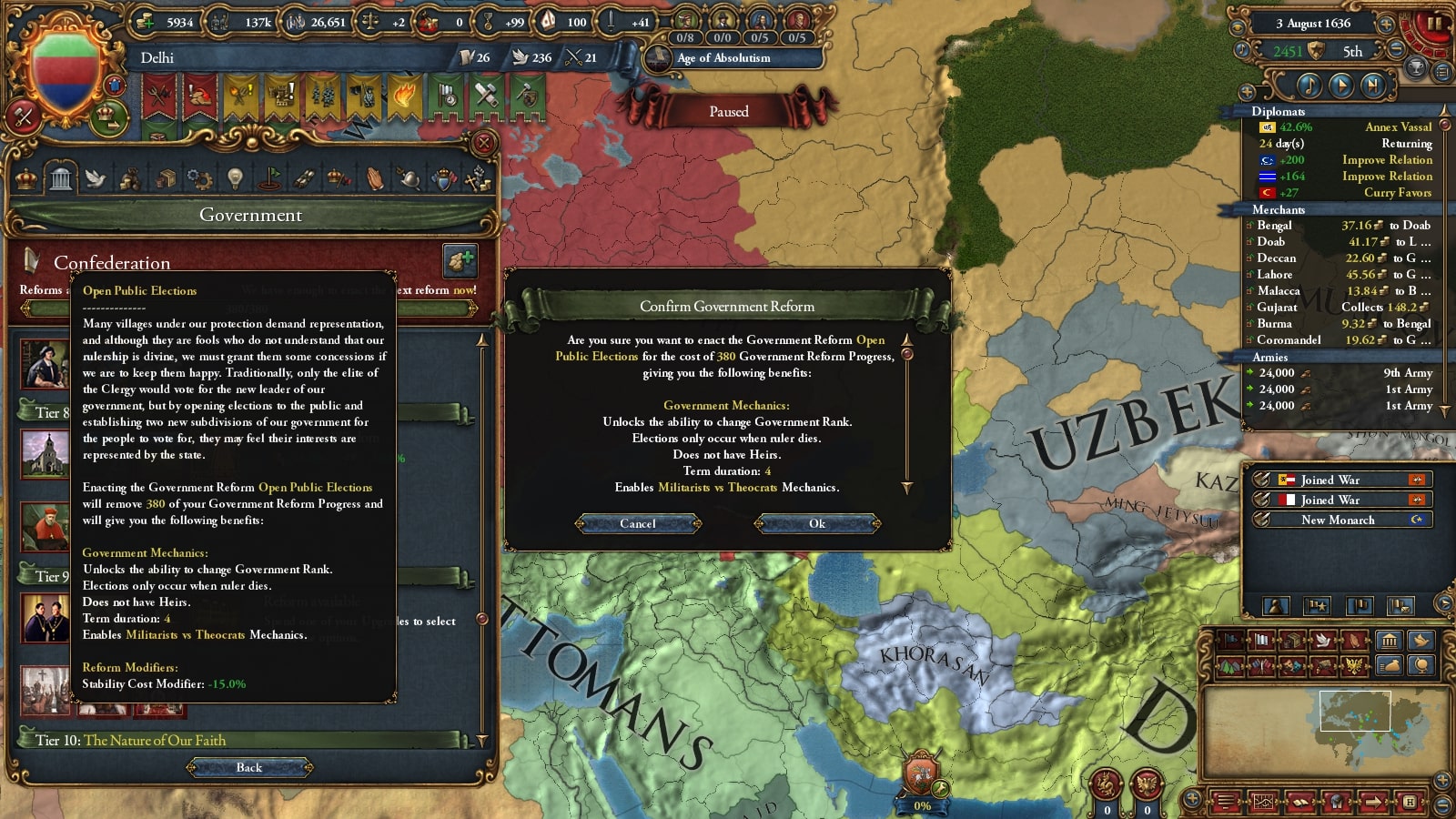Switch to the Court crown tab
Image resolution: width=1456 pixels, height=819 pixels.
pos(26,178)
